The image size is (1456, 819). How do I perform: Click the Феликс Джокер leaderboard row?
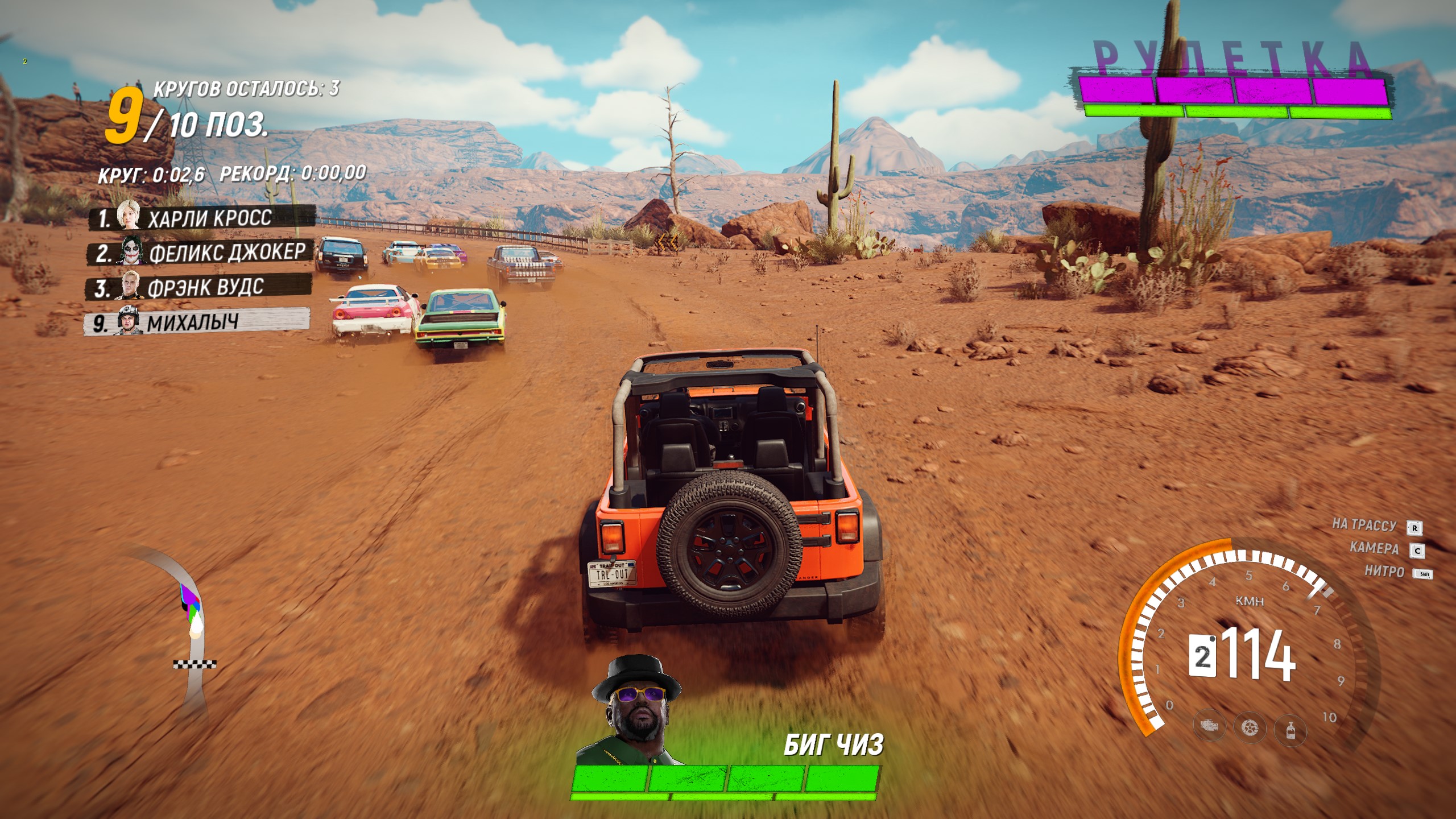[200, 253]
